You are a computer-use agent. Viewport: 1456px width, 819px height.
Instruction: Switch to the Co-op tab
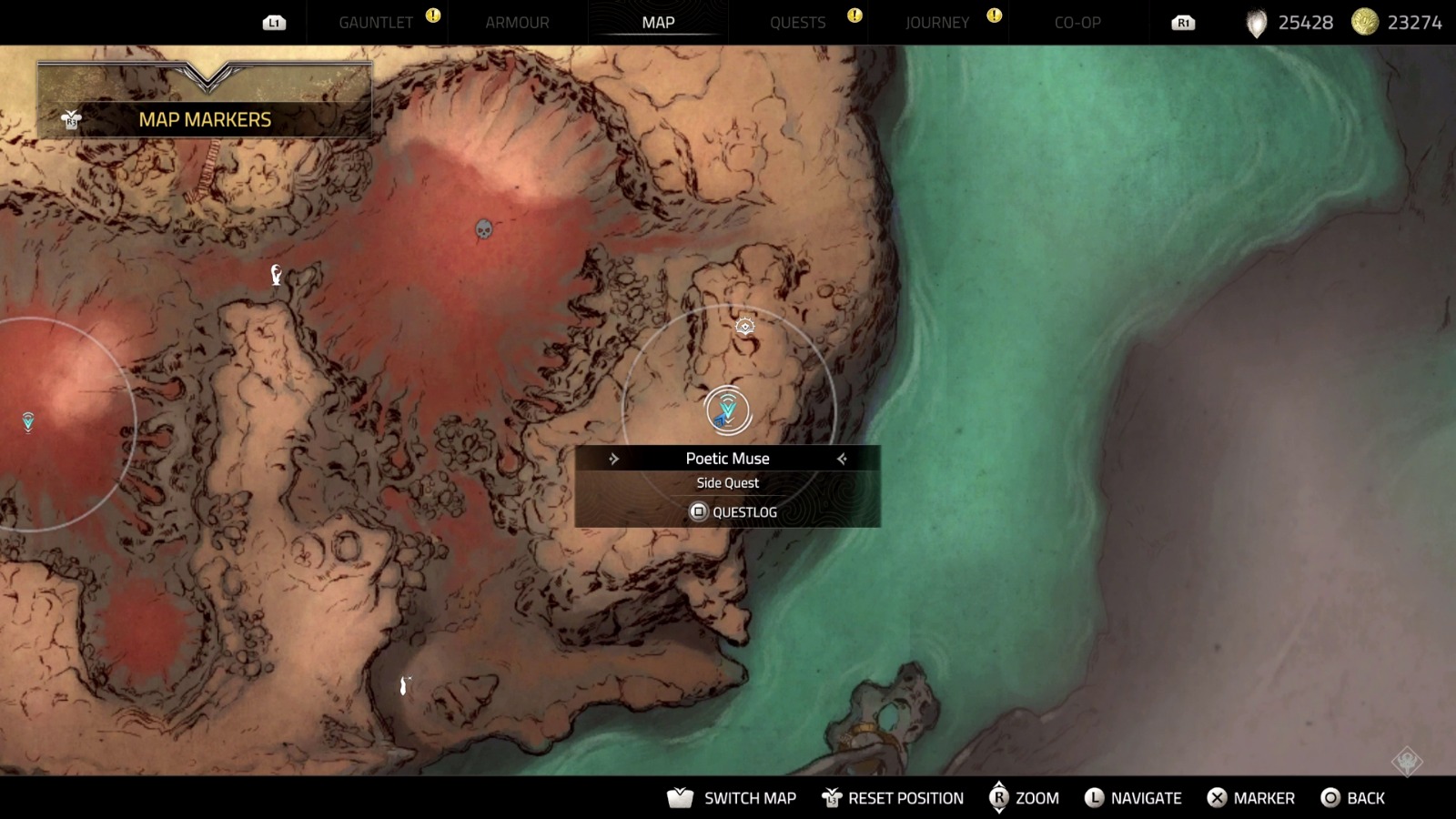[1077, 23]
